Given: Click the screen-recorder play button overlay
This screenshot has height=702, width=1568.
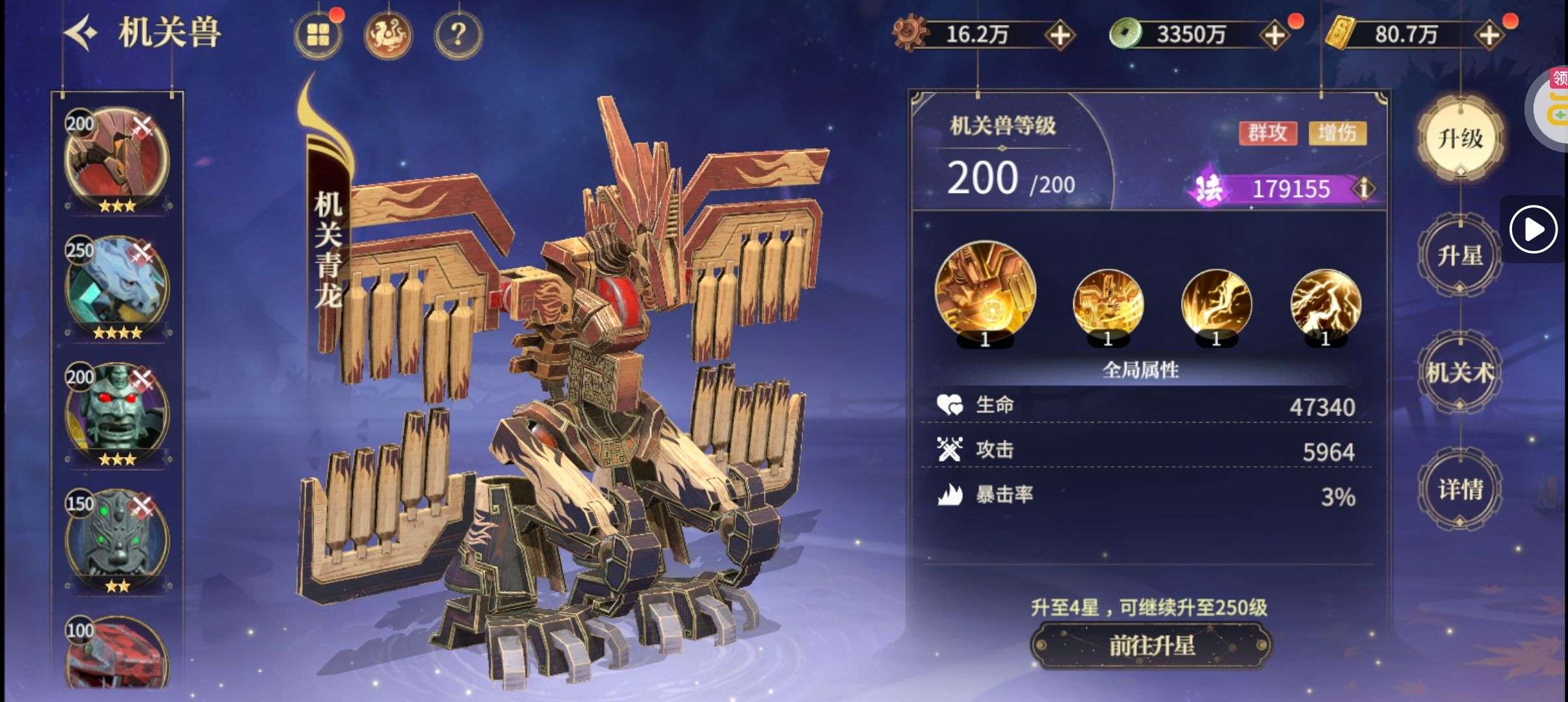Looking at the screenshot, I should pyautogui.click(x=1533, y=229).
